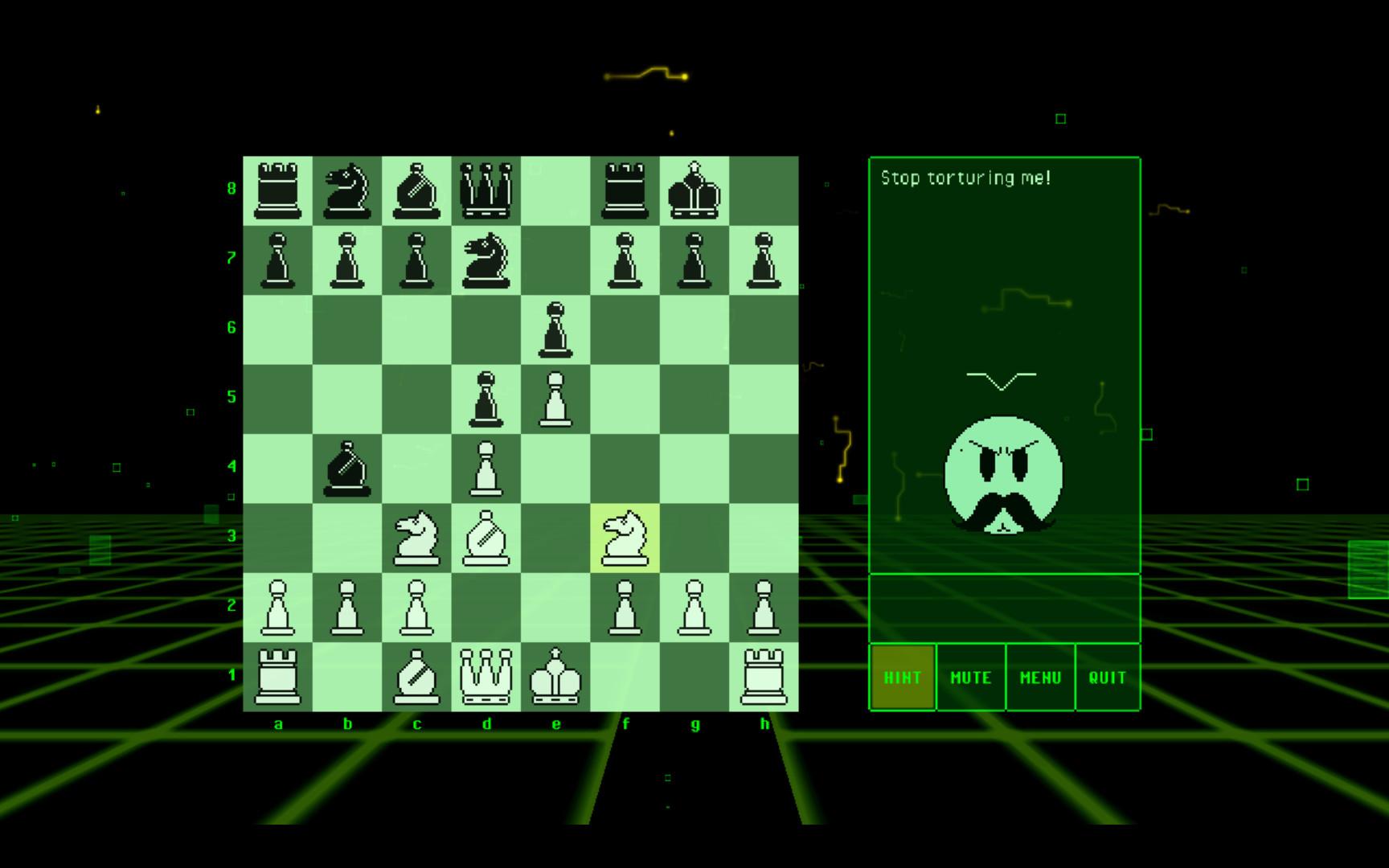The image size is (1389, 868).
Task: Select the white knight on f3
Action: coord(626,537)
